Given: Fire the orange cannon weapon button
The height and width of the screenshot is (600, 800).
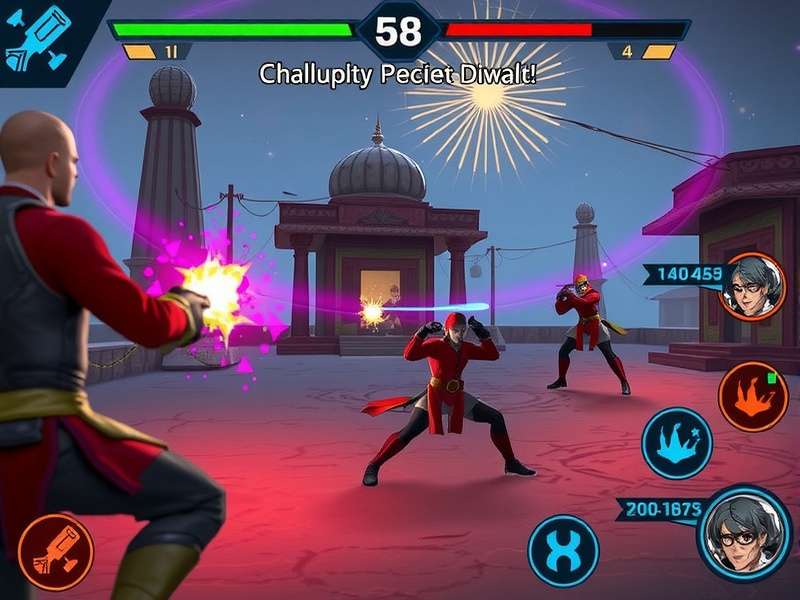Looking at the screenshot, I should pos(55,552).
